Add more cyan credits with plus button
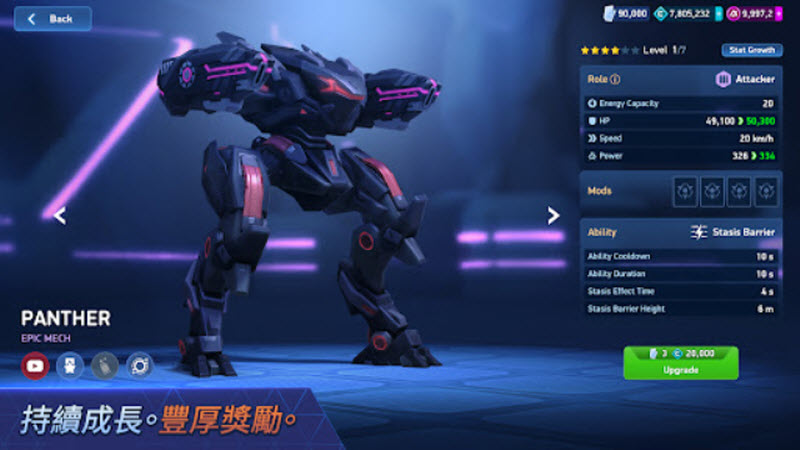The width and height of the screenshot is (800, 450). (718, 14)
